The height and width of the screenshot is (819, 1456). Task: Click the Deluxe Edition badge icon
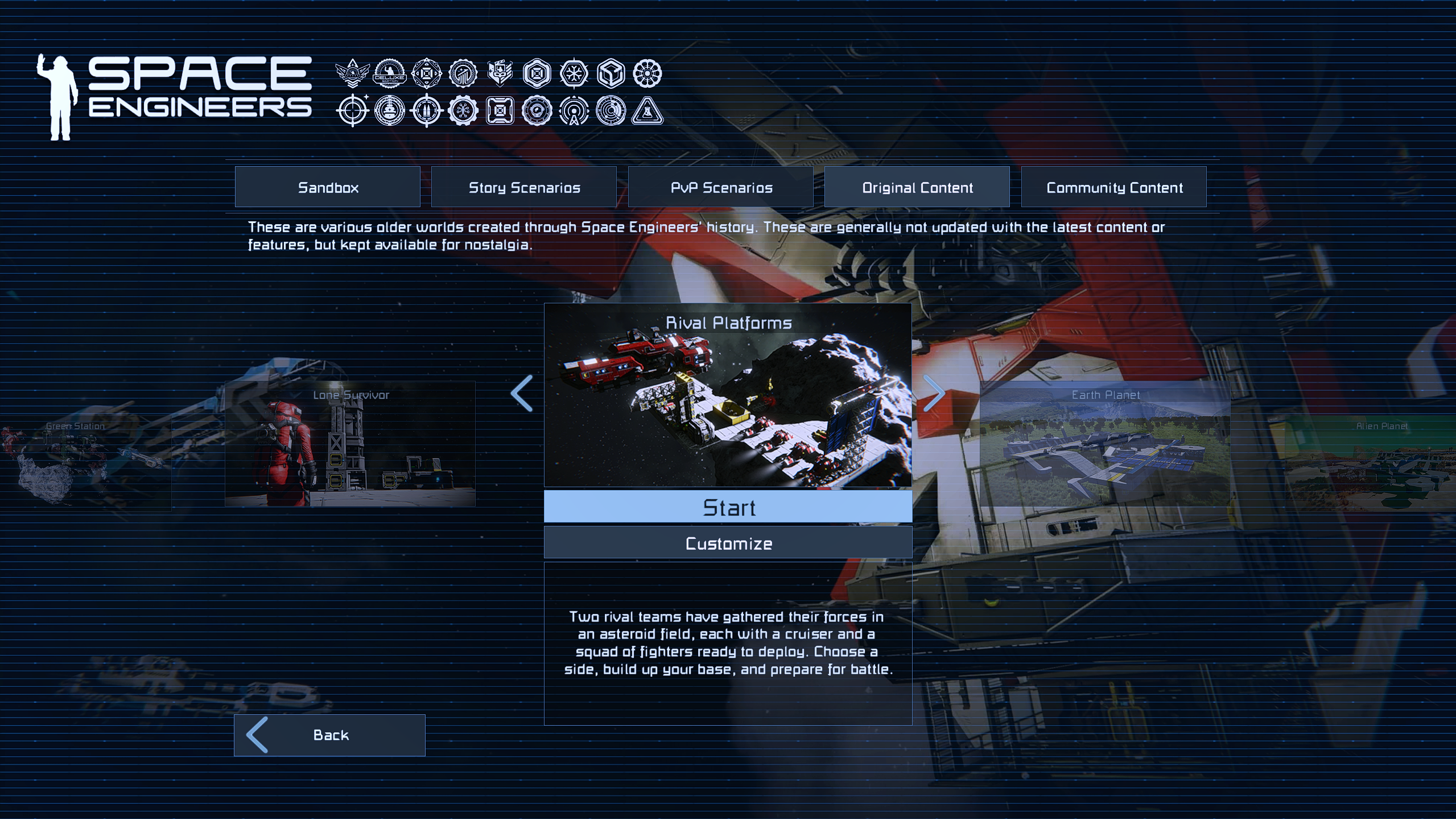(x=390, y=73)
